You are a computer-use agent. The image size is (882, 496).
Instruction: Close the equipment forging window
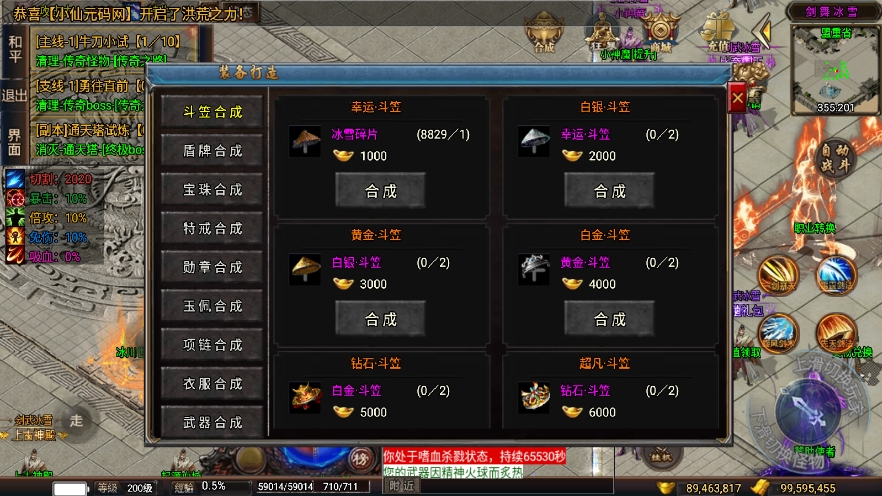click(737, 100)
